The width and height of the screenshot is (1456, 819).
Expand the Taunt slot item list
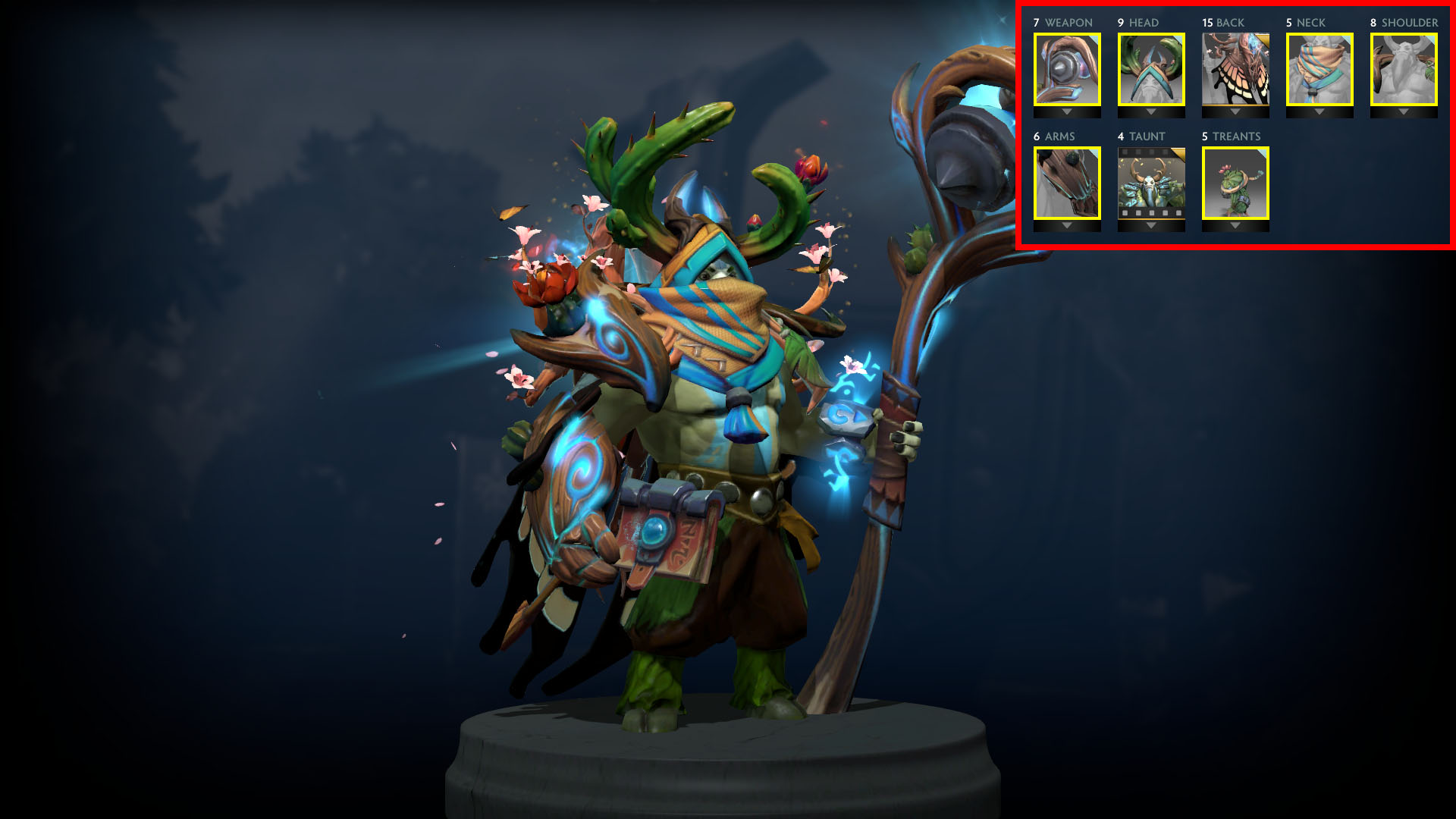[1151, 225]
